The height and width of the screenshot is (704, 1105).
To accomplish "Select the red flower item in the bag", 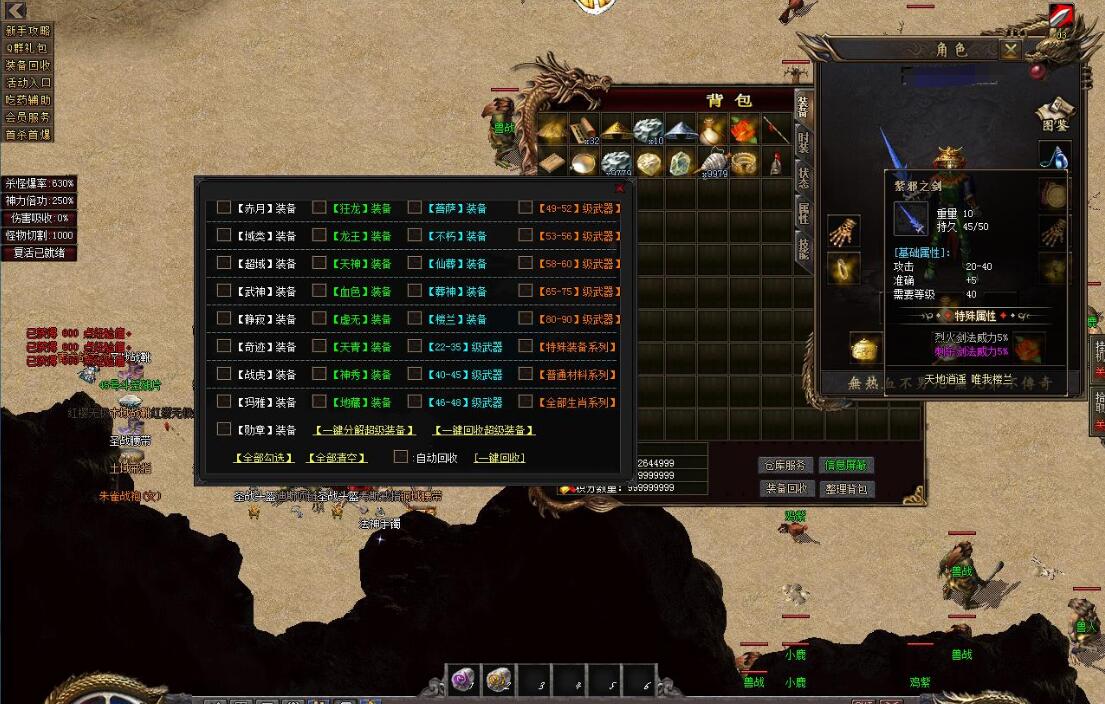I will pos(743,130).
